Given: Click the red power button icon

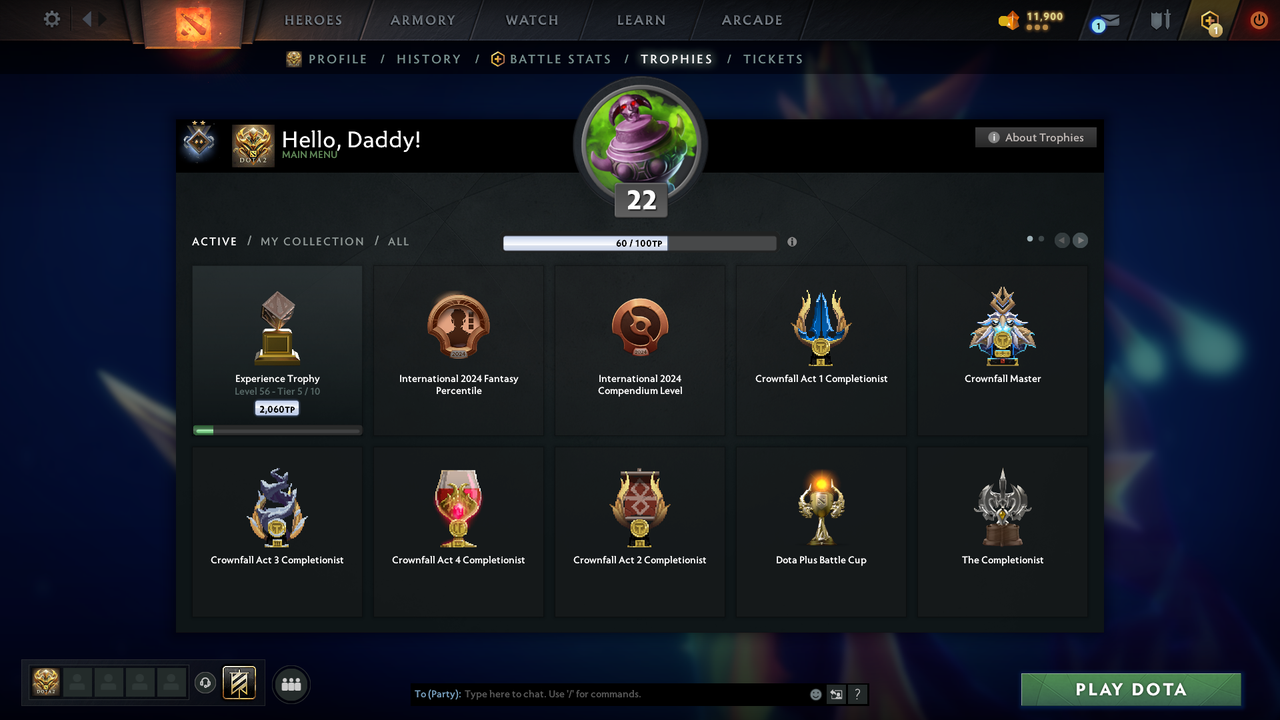Looking at the screenshot, I should pos(1258,20).
